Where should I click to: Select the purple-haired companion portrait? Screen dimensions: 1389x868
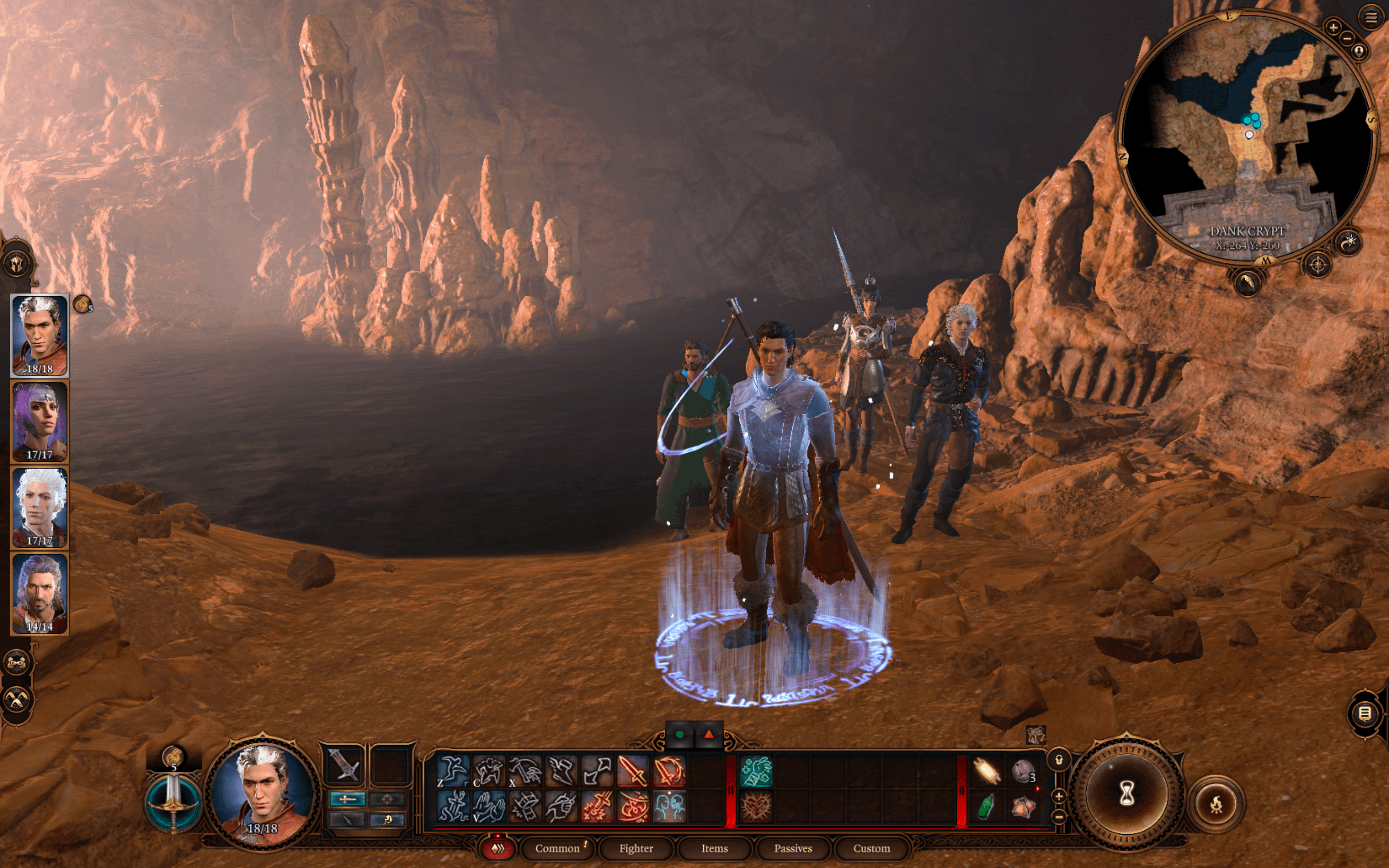[x=40, y=422]
